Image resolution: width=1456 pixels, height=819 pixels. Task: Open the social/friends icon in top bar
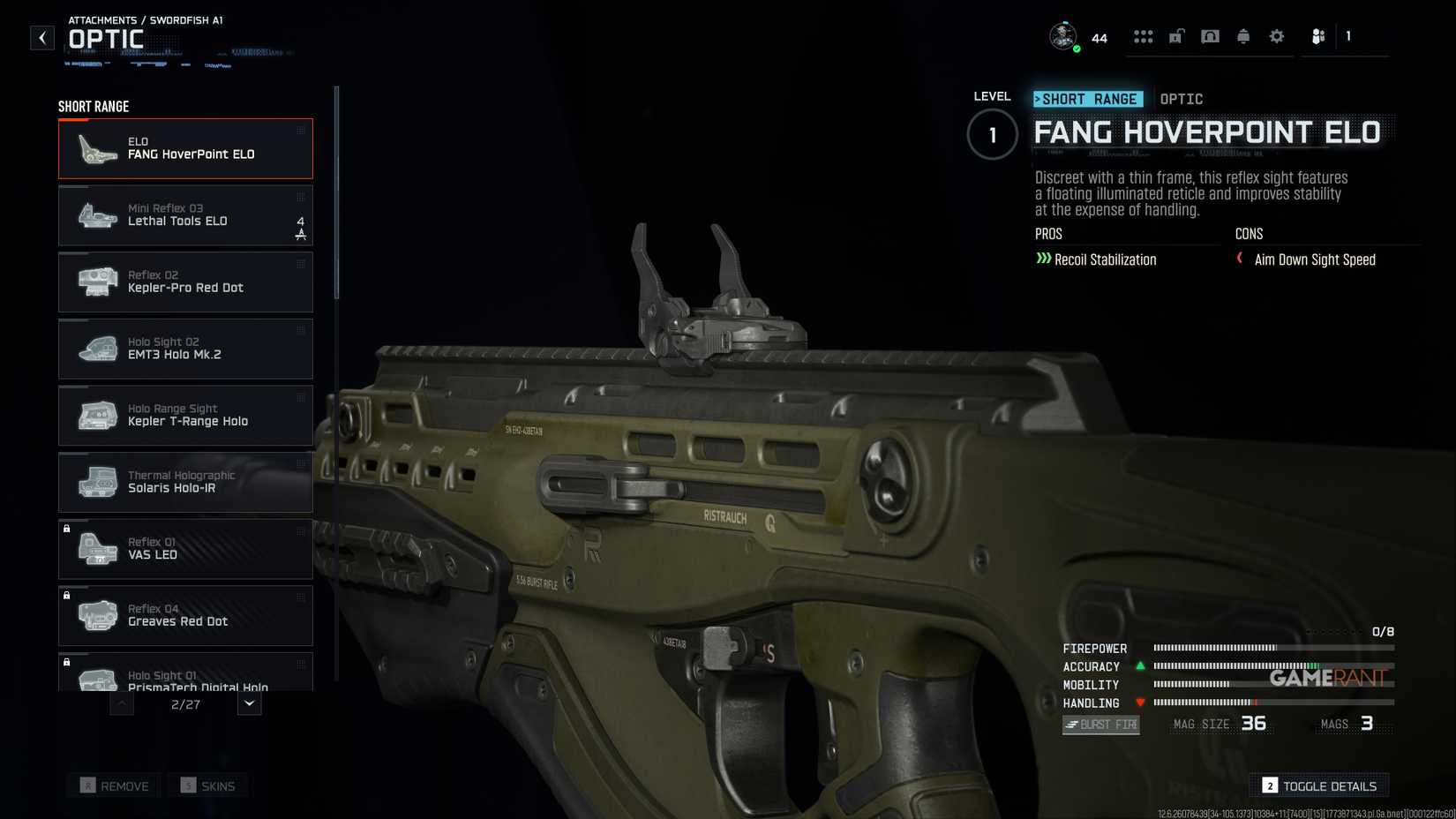pos(1318,36)
